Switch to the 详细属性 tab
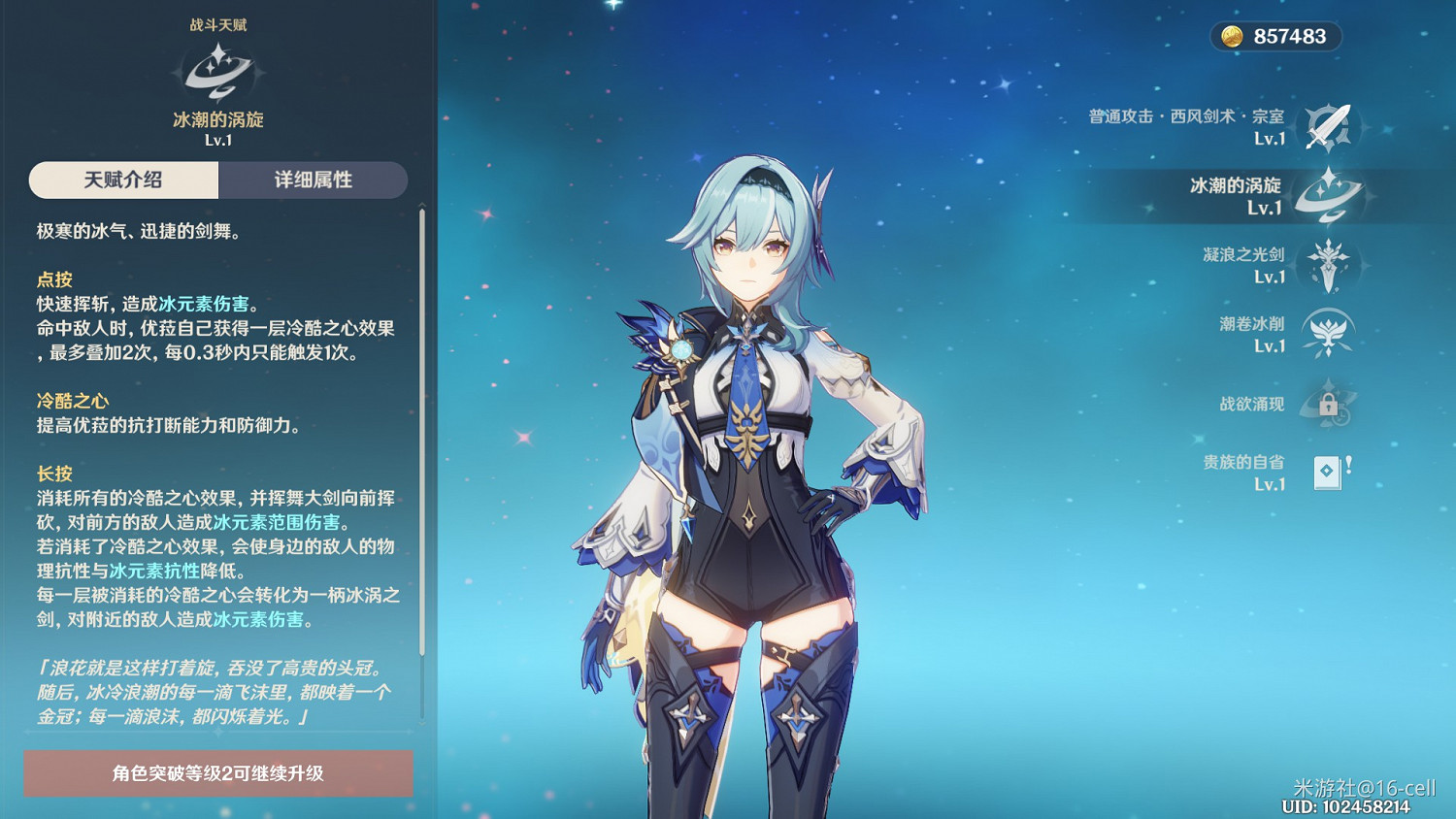 coord(314,180)
